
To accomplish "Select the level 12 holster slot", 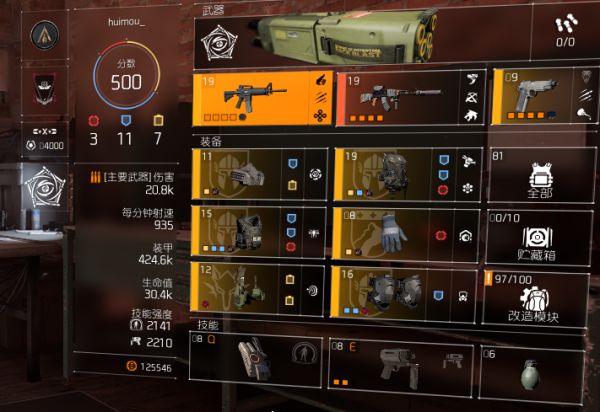I will (x=258, y=290).
